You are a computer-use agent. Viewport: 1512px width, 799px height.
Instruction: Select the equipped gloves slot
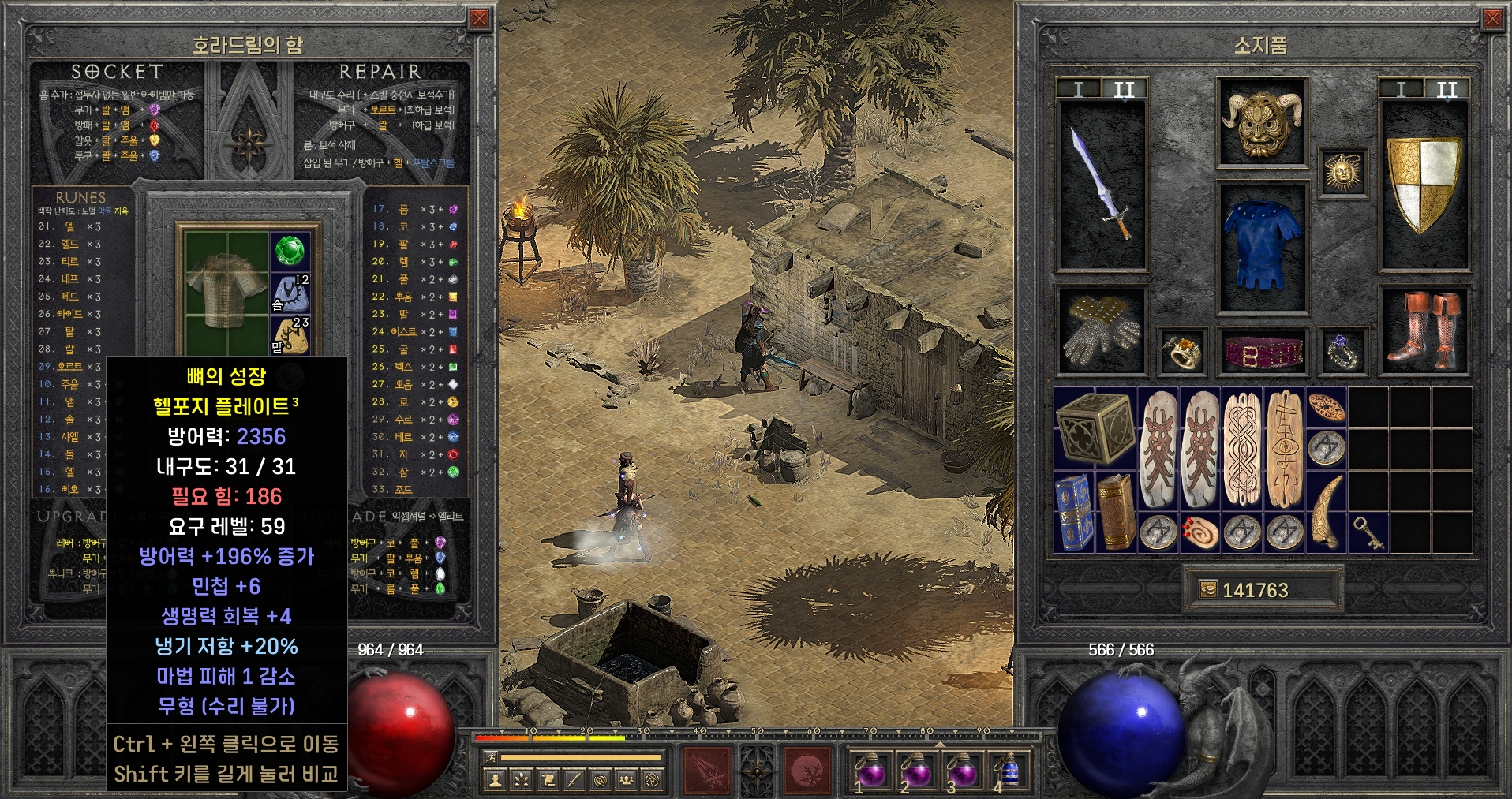pyautogui.click(x=1101, y=330)
